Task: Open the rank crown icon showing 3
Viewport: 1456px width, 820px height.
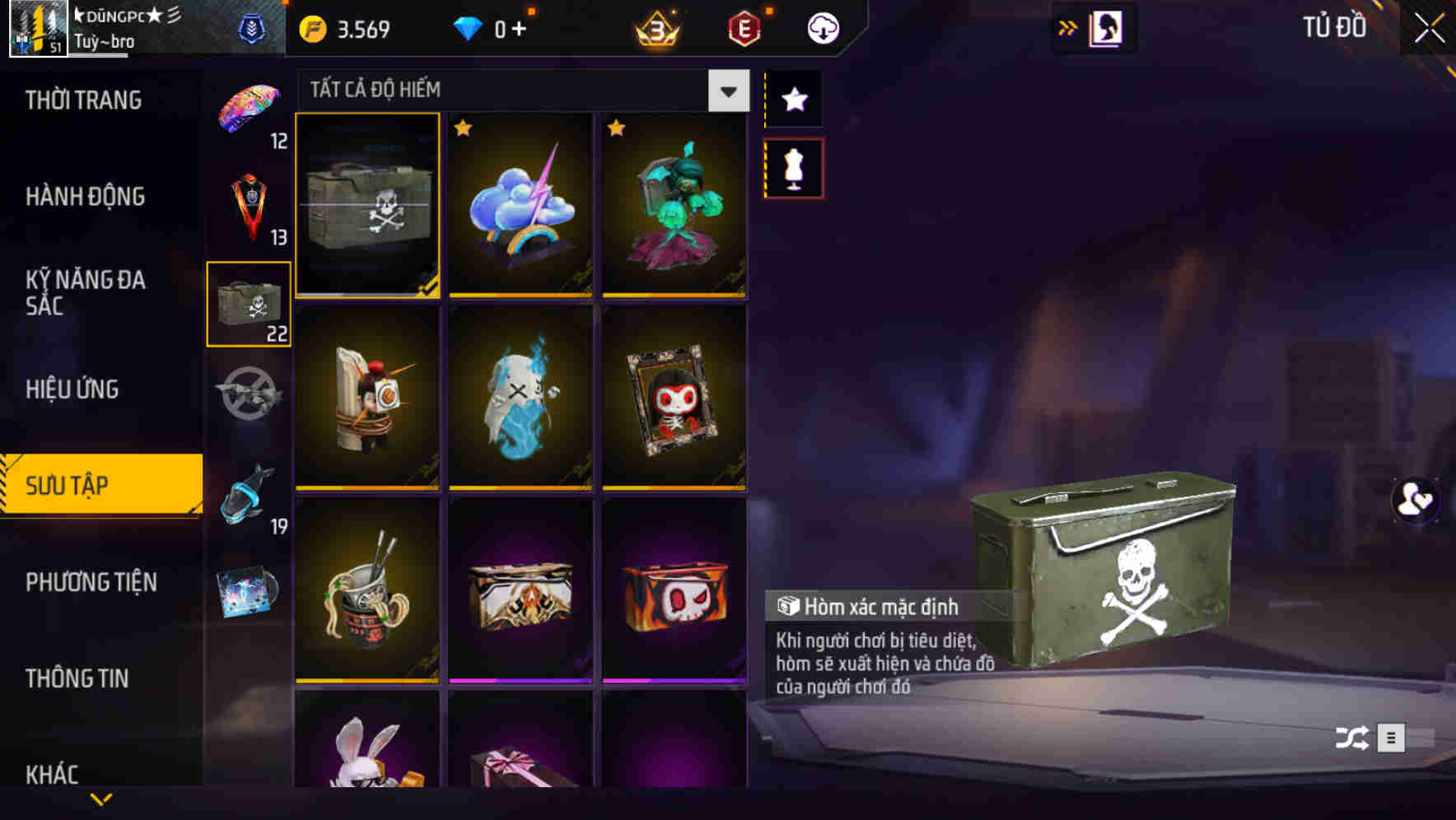Action: click(656, 27)
